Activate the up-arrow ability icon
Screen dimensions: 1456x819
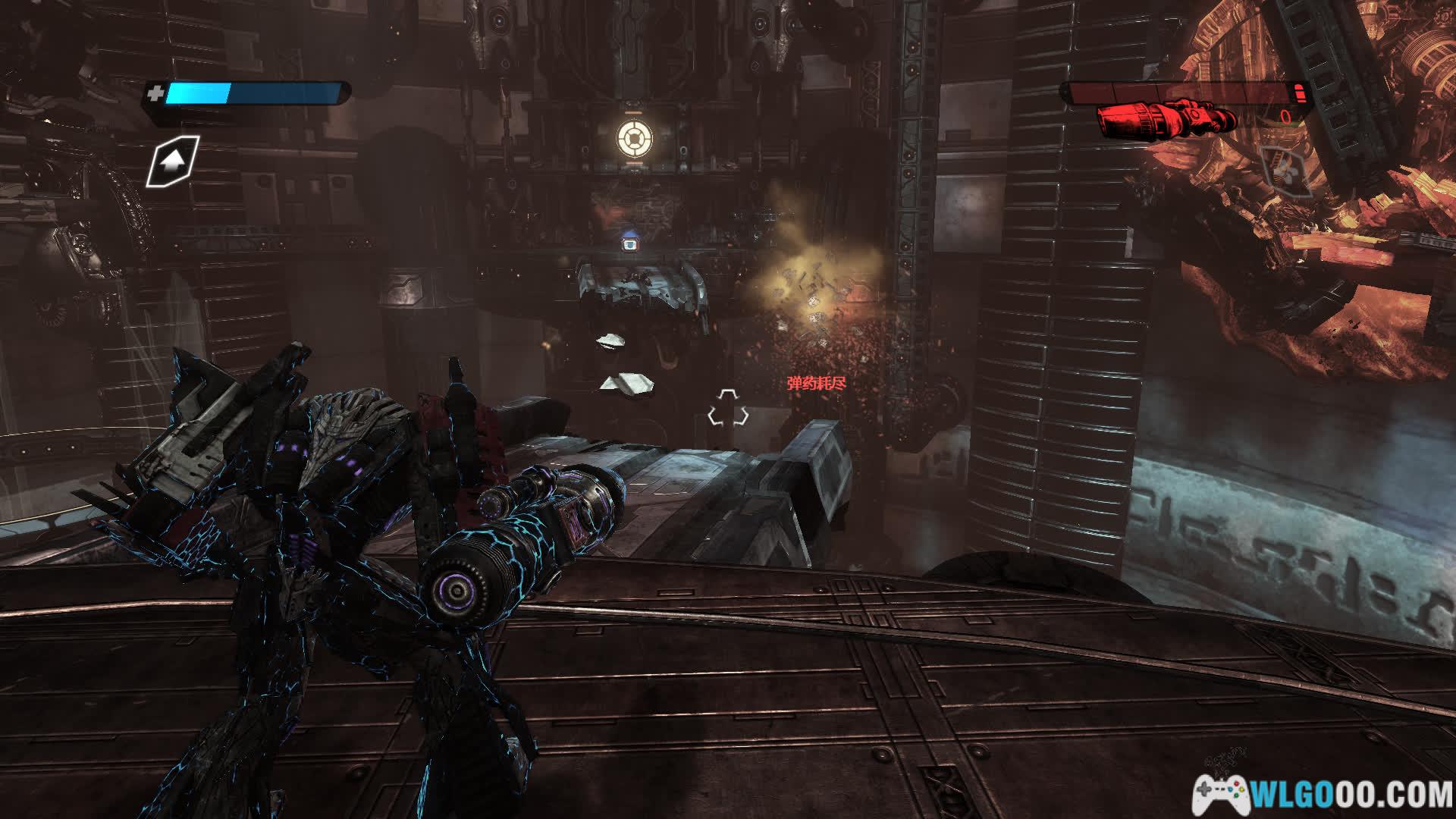(173, 161)
